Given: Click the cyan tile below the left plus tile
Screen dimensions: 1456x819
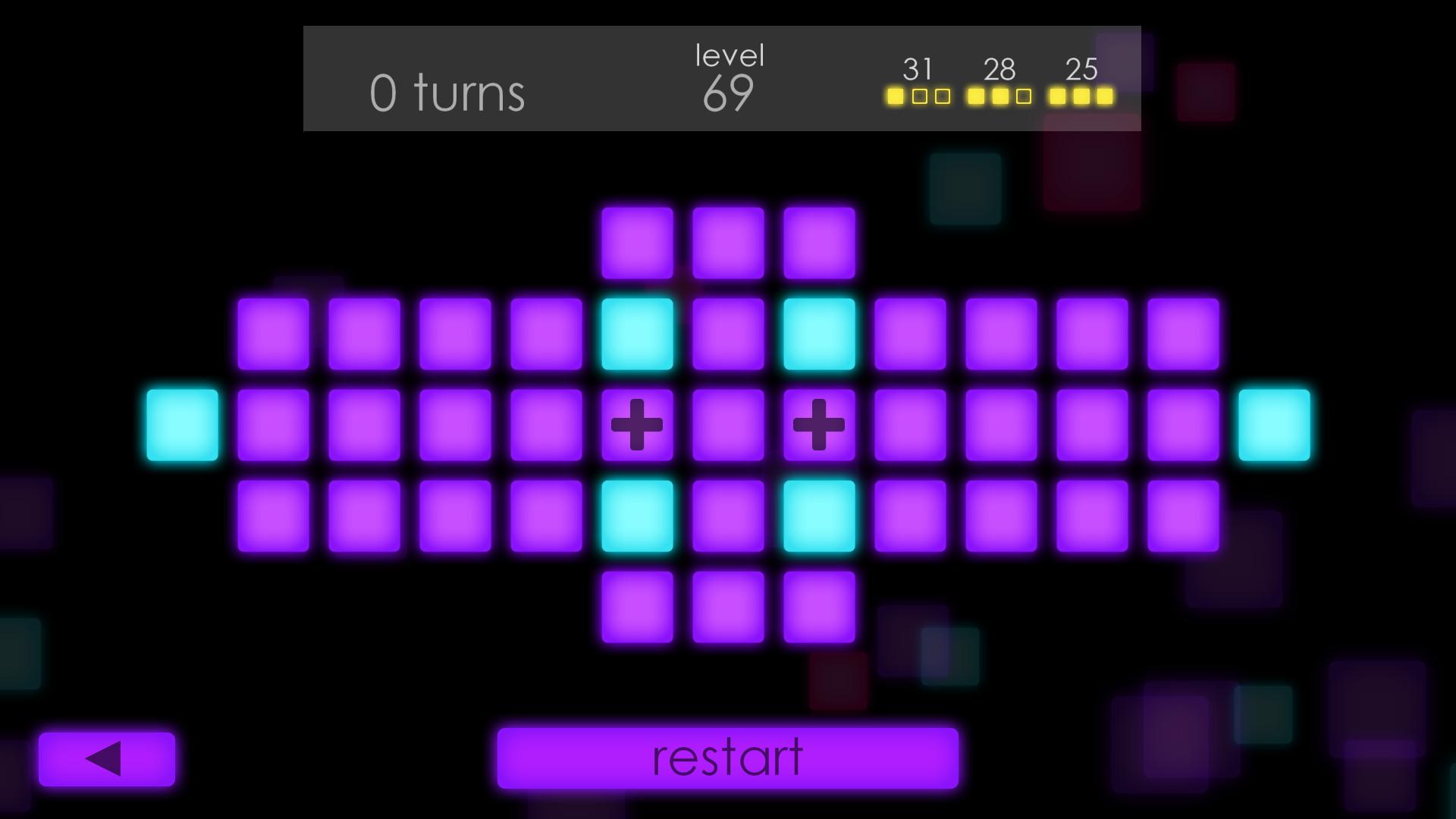Looking at the screenshot, I should (637, 516).
